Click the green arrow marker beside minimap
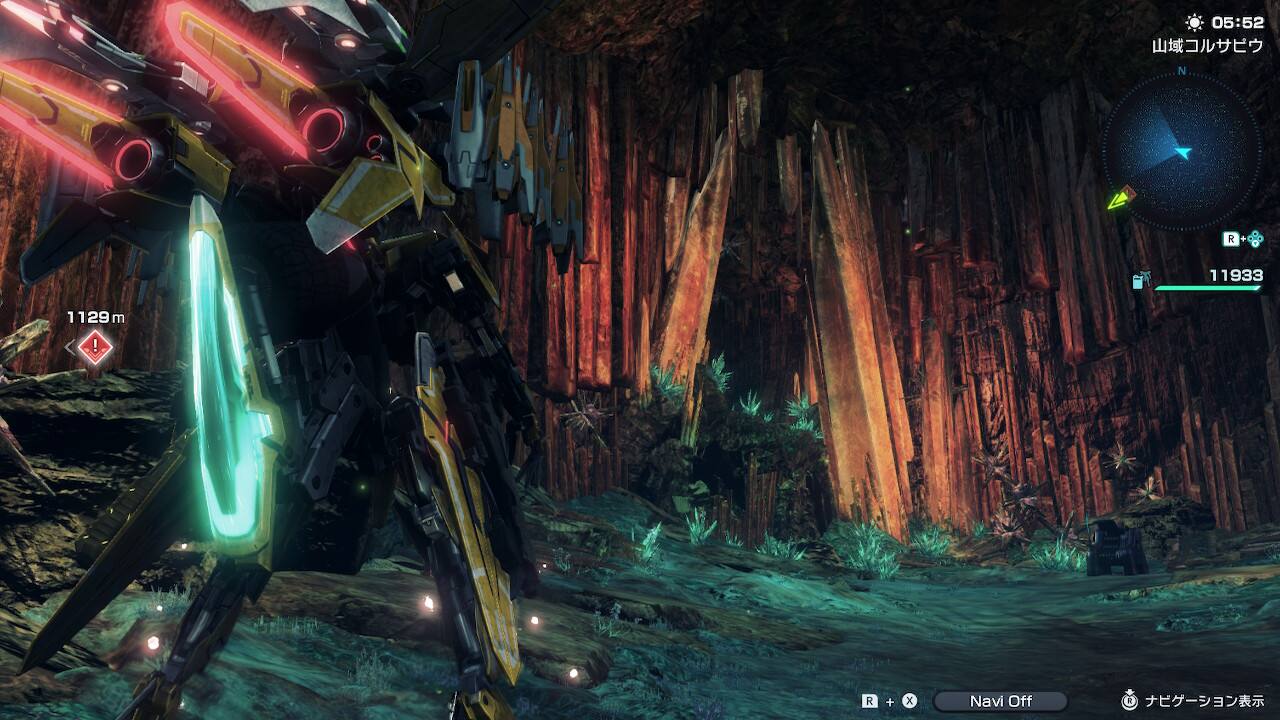Viewport: 1280px width, 720px height. (x=1118, y=199)
